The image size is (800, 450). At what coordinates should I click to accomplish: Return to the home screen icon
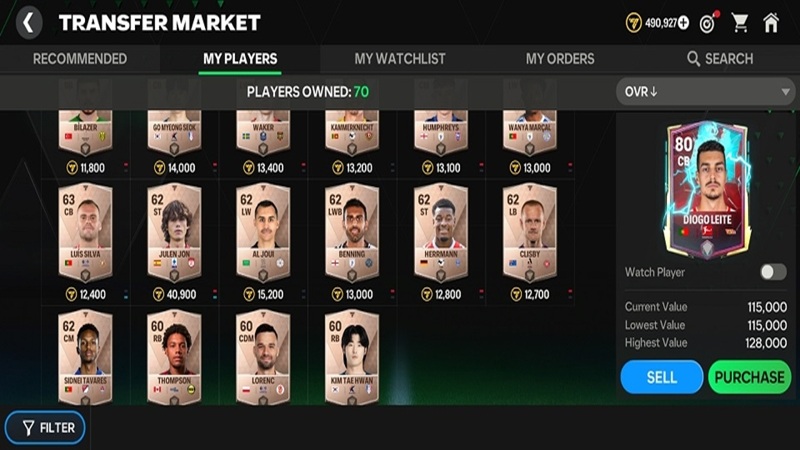click(771, 23)
